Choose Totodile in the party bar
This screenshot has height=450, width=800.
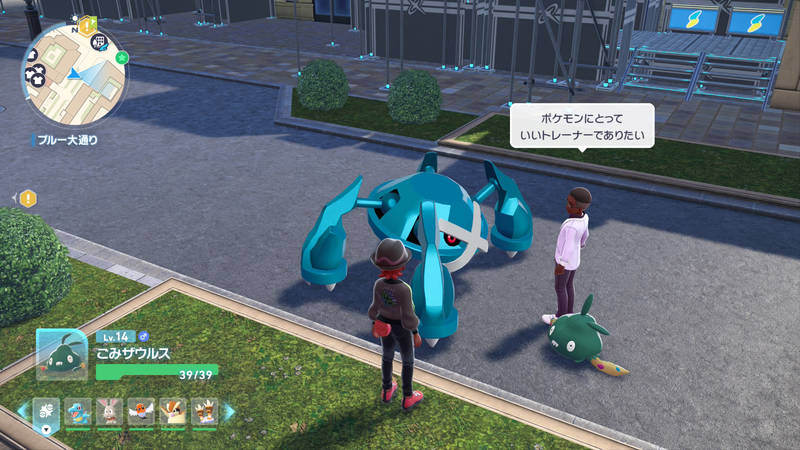78,411
